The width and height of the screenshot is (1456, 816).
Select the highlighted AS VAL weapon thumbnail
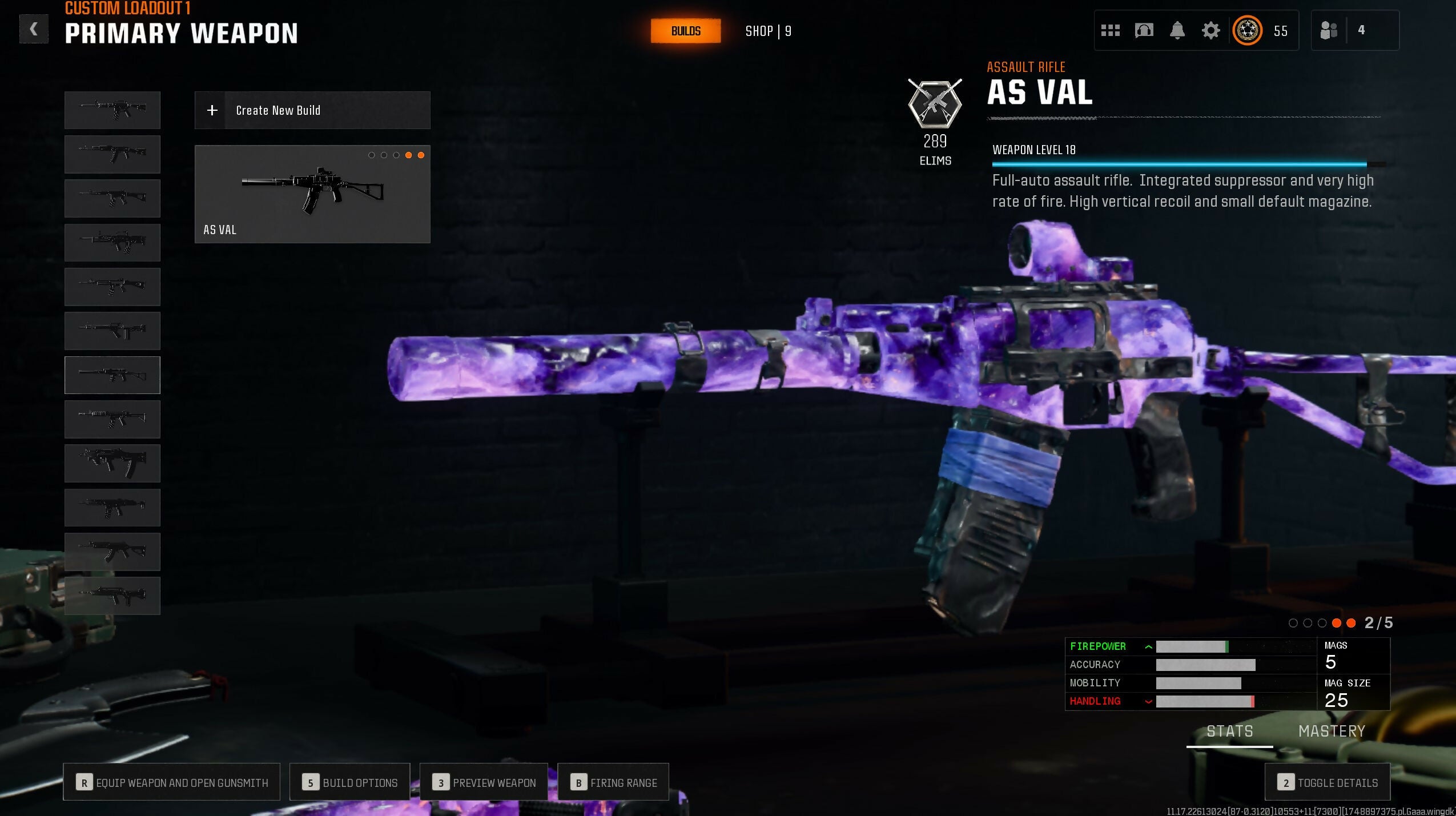click(x=112, y=375)
